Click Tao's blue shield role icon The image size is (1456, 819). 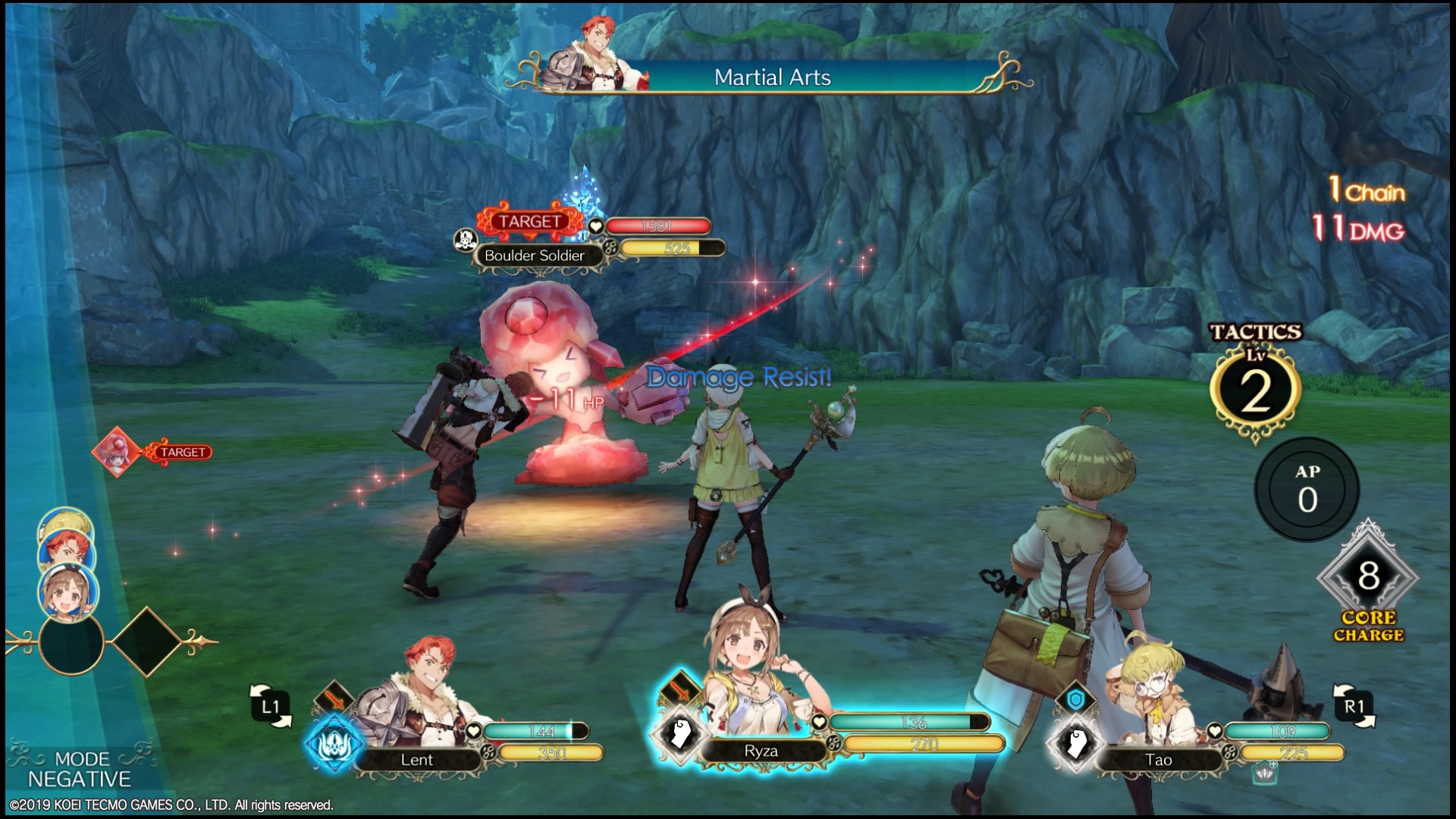pyautogui.click(x=1075, y=699)
